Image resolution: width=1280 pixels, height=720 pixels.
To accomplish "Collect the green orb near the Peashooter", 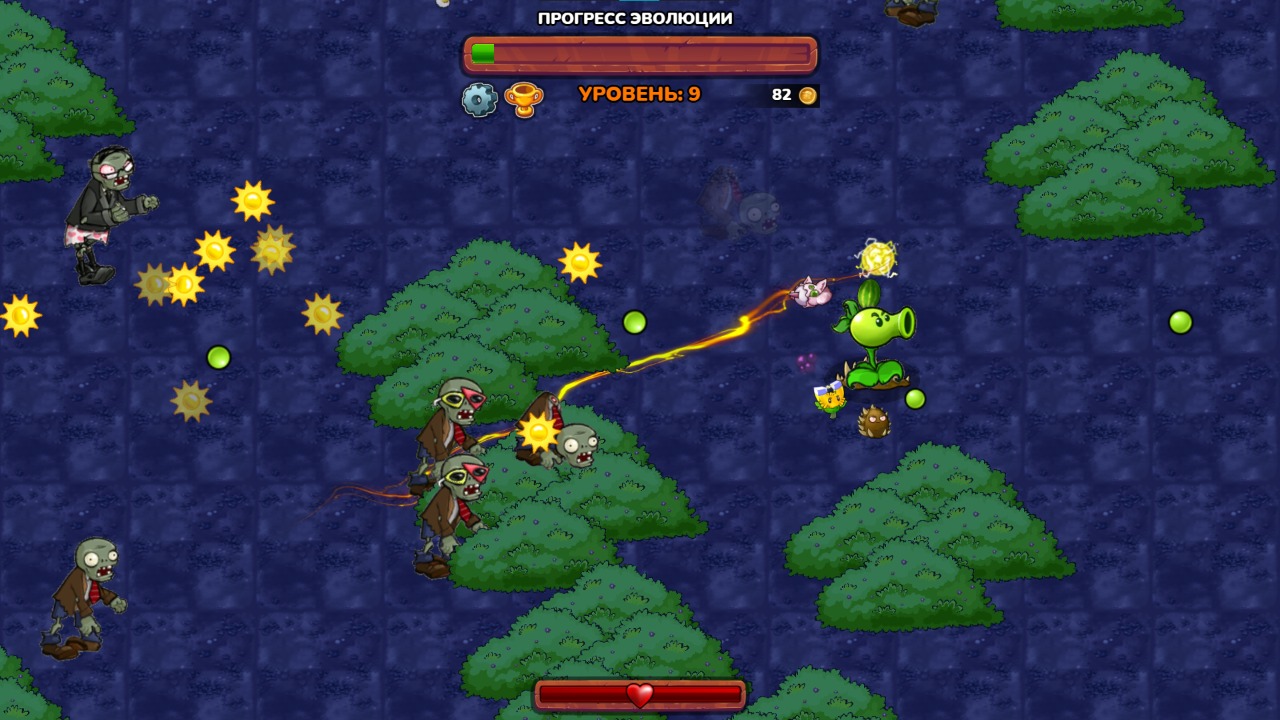I will pos(913,397).
